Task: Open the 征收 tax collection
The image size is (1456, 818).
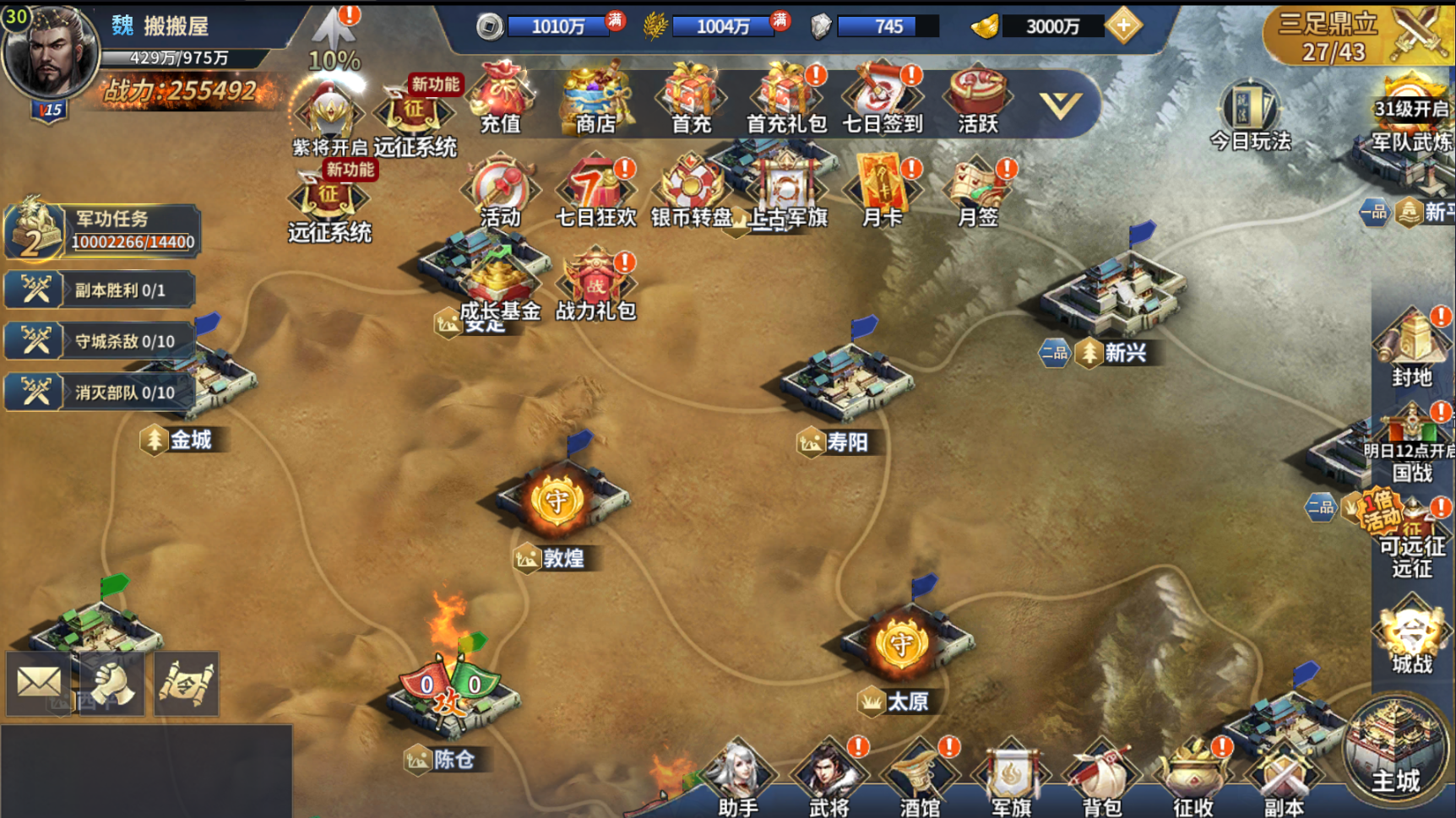Action: [x=1193, y=777]
